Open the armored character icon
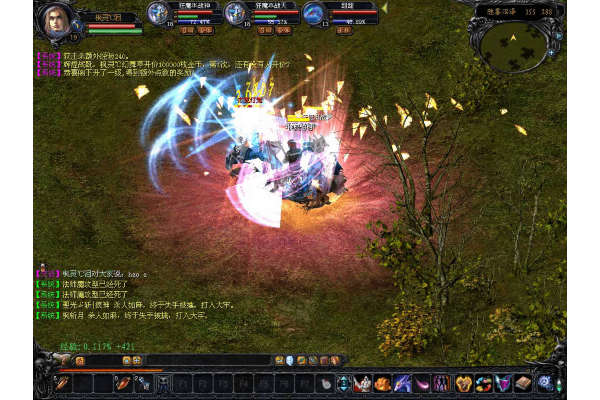The height and width of the screenshot is (400, 600). [x=363, y=382]
